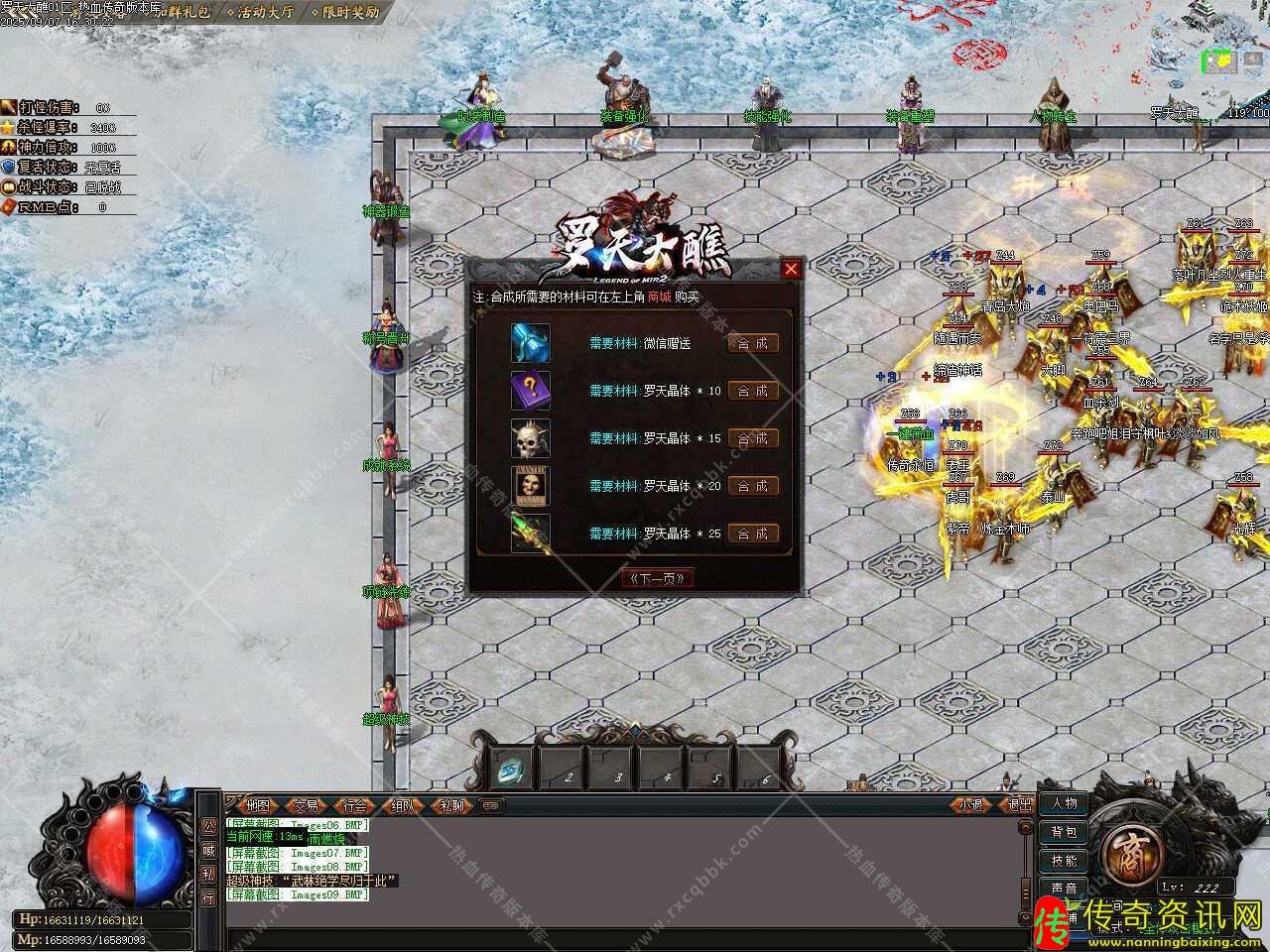
Task: Go to the next page (下一页)
Action: tap(656, 578)
